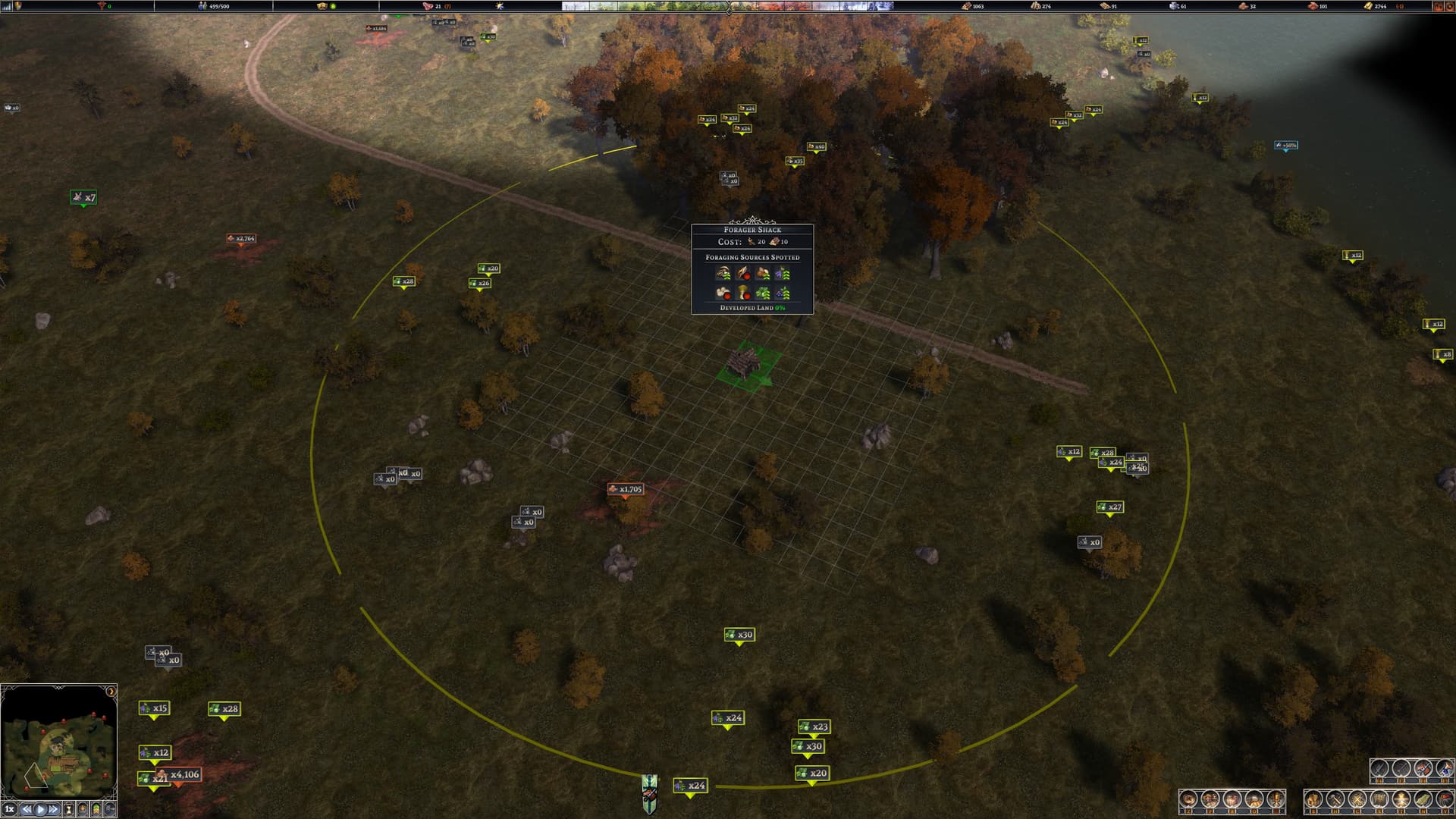Click the x1,705 clay deposit marker
Viewport: 1456px width, 819px height.
tap(625, 489)
